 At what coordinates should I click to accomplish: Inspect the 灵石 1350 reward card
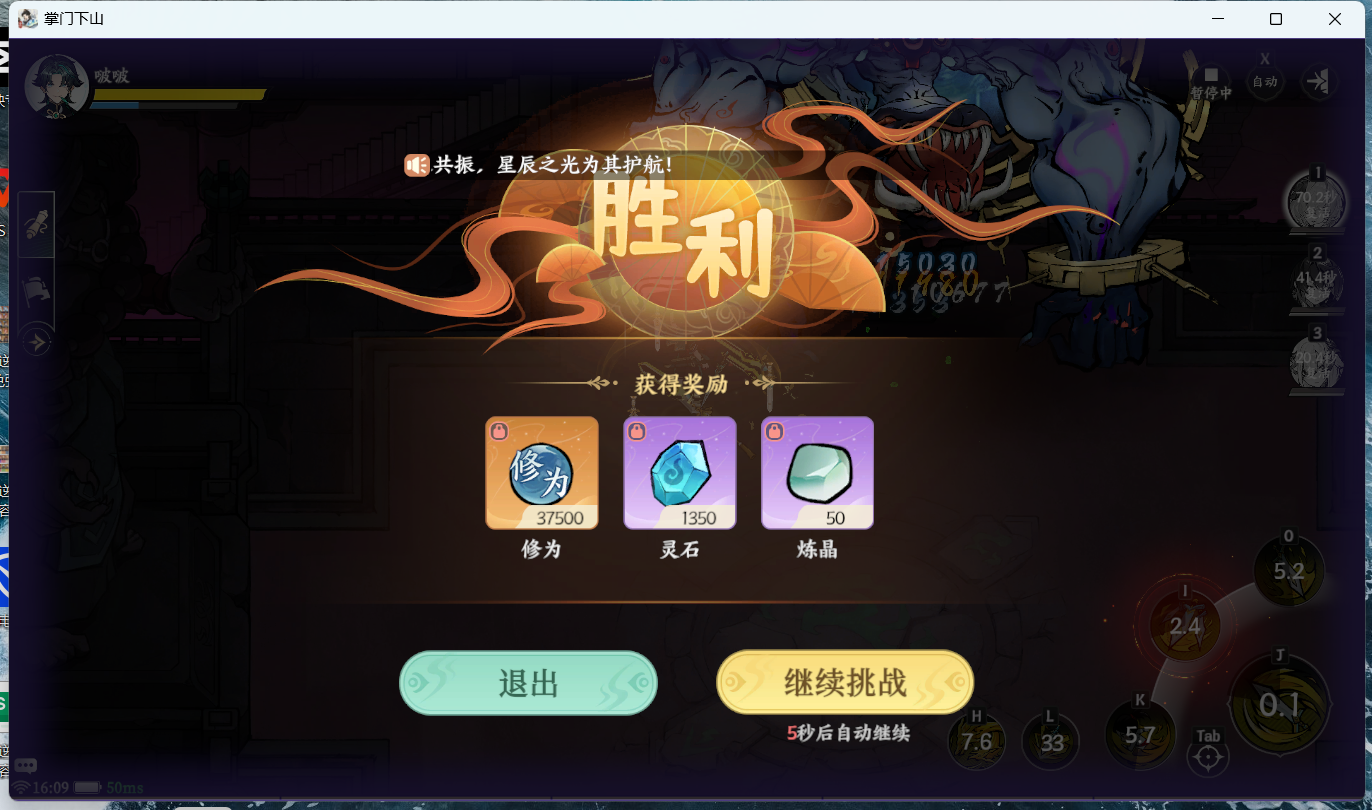click(x=680, y=472)
